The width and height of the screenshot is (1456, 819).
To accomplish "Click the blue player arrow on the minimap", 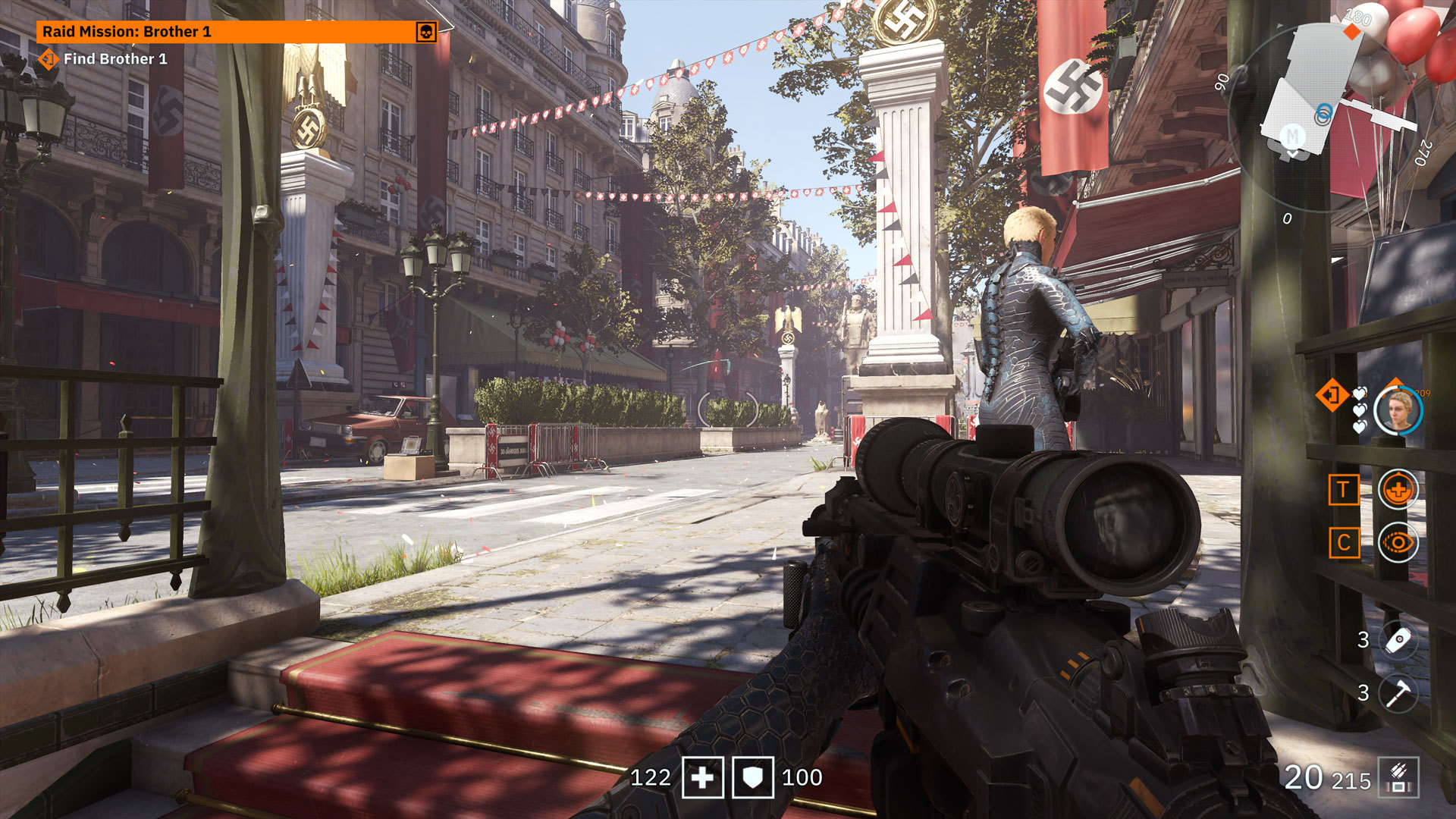I will (x=1325, y=111).
